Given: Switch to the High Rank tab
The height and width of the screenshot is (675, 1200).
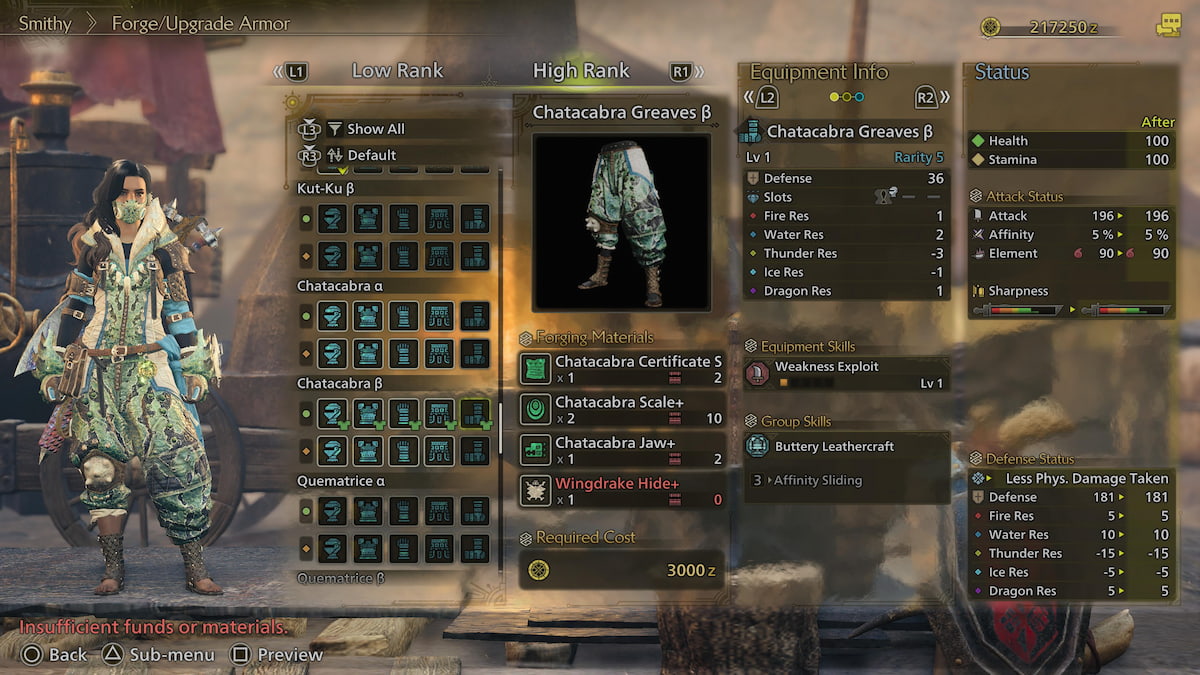Looking at the screenshot, I should [x=581, y=71].
